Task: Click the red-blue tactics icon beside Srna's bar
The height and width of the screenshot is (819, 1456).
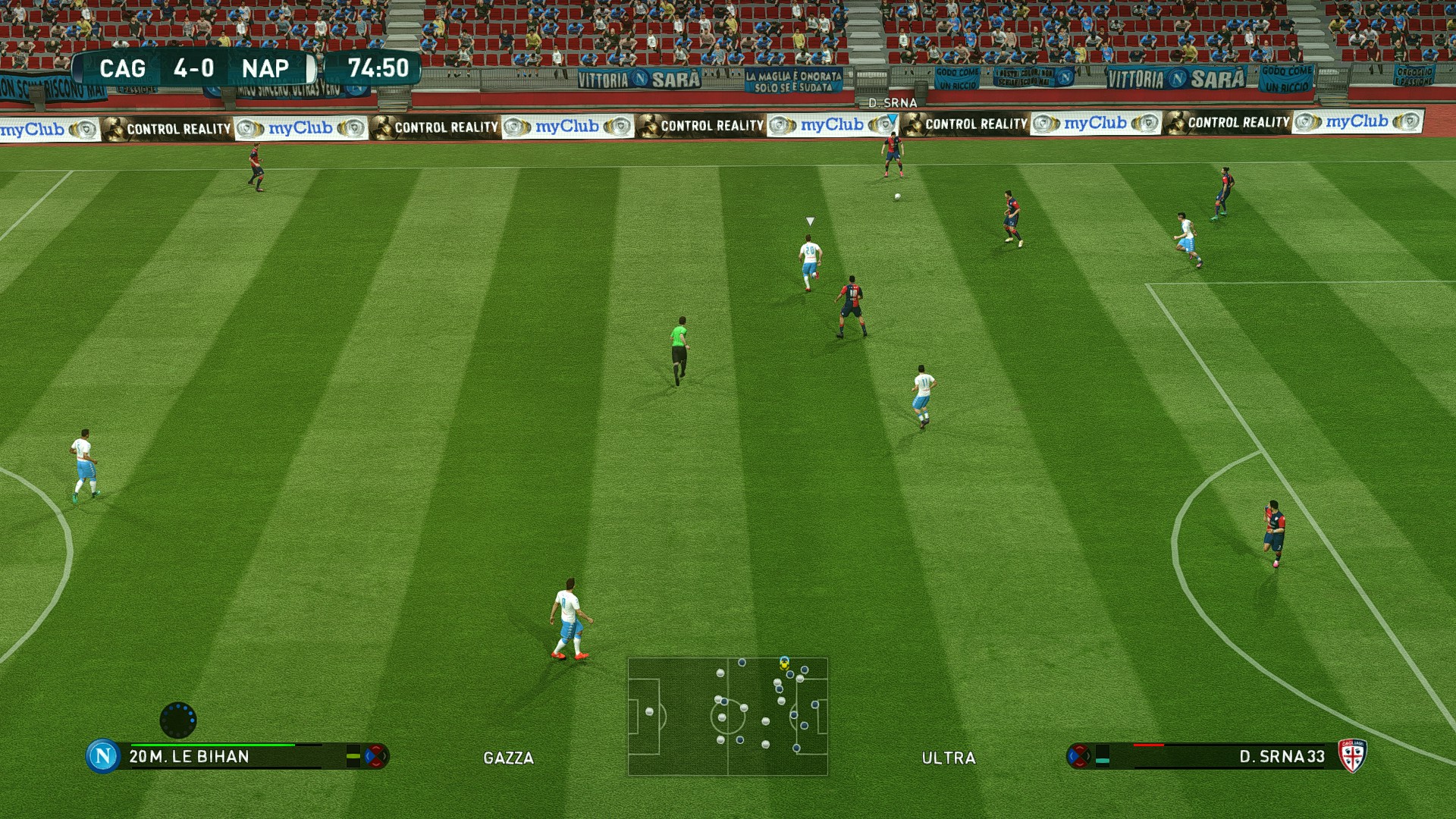Action: pyautogui.click(x=1078, y=755)
